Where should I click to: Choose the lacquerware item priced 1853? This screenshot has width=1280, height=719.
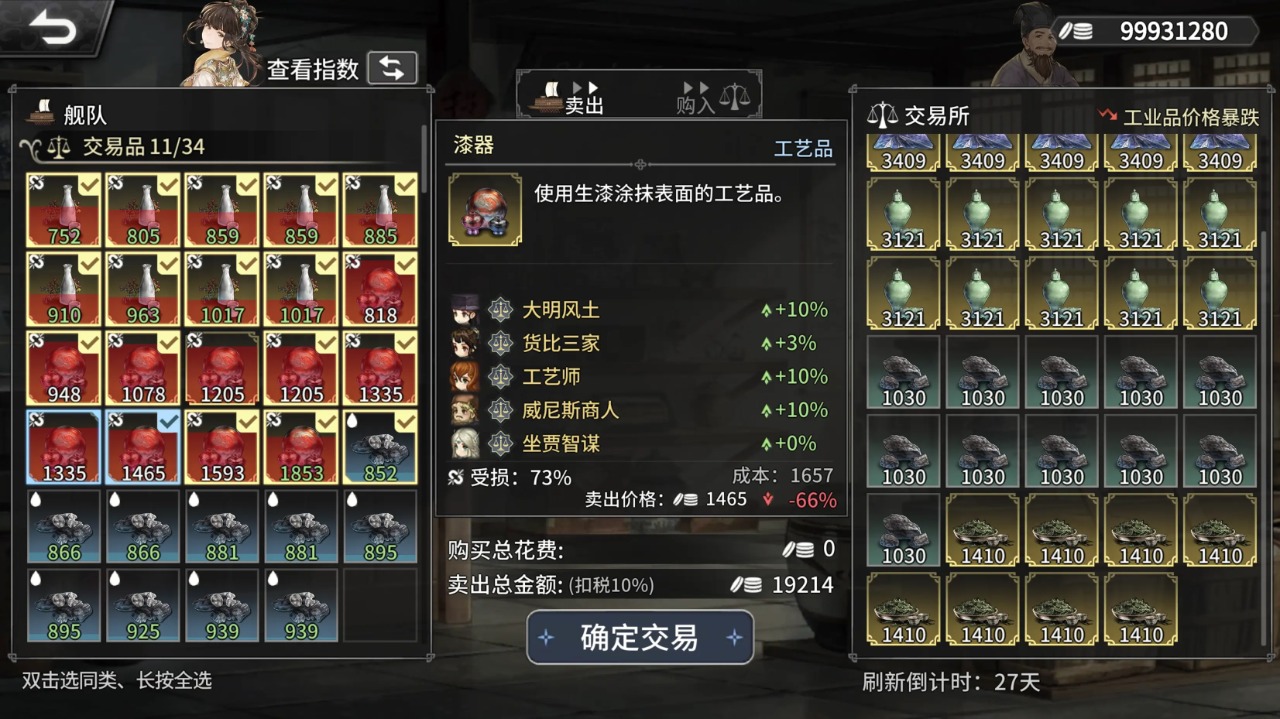[301, 447]
